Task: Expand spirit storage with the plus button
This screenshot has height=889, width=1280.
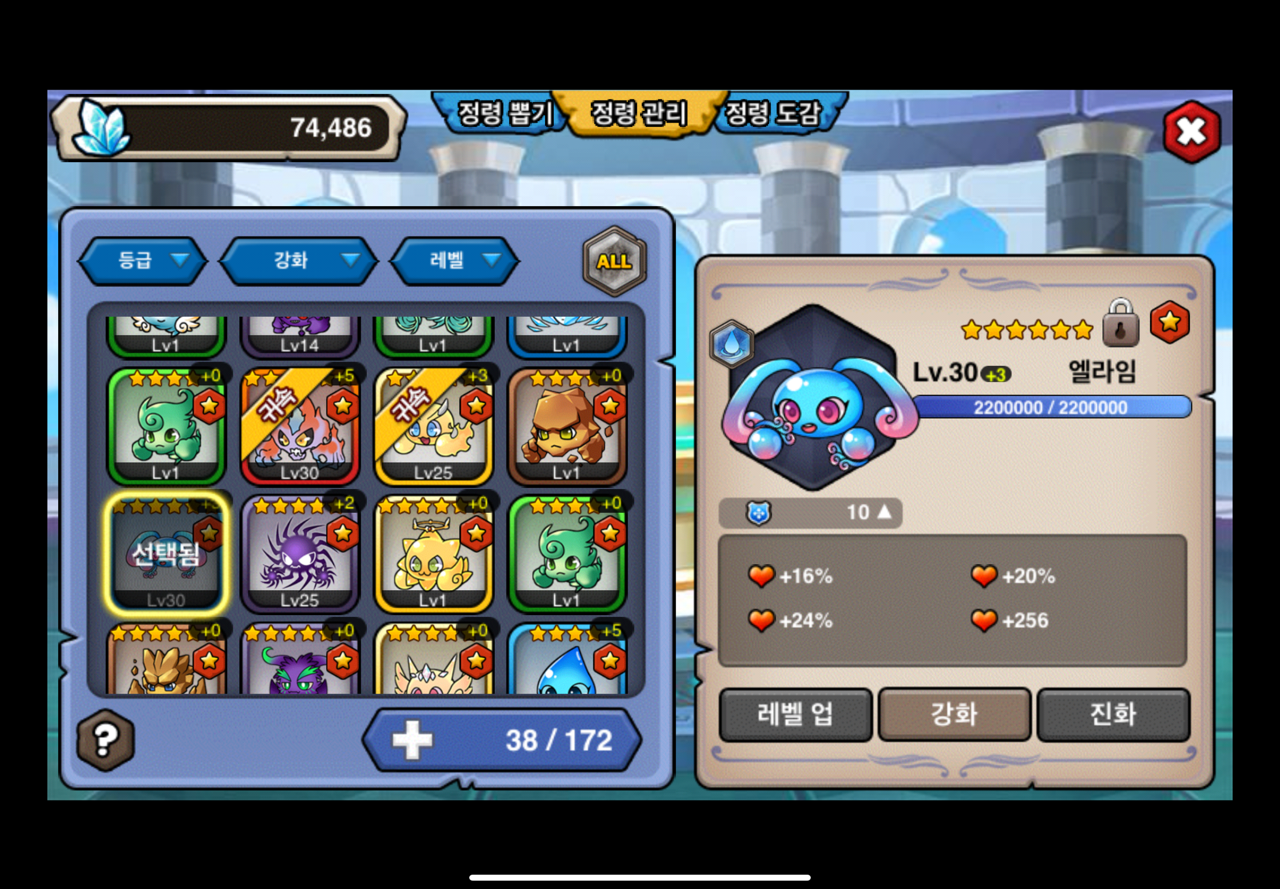Action: [412, 740]
